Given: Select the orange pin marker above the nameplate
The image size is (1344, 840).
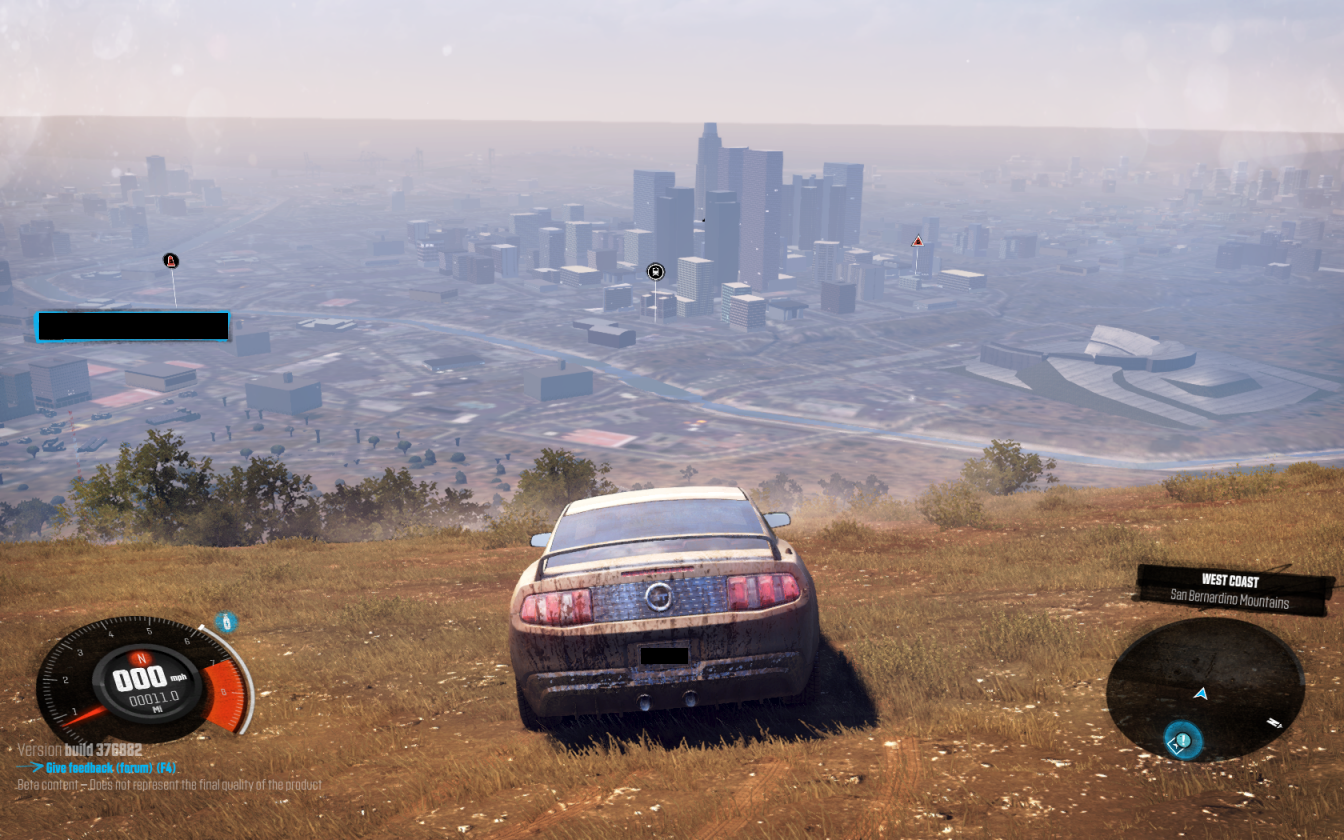Looking at the screenshot, I should tap(171, 261).
